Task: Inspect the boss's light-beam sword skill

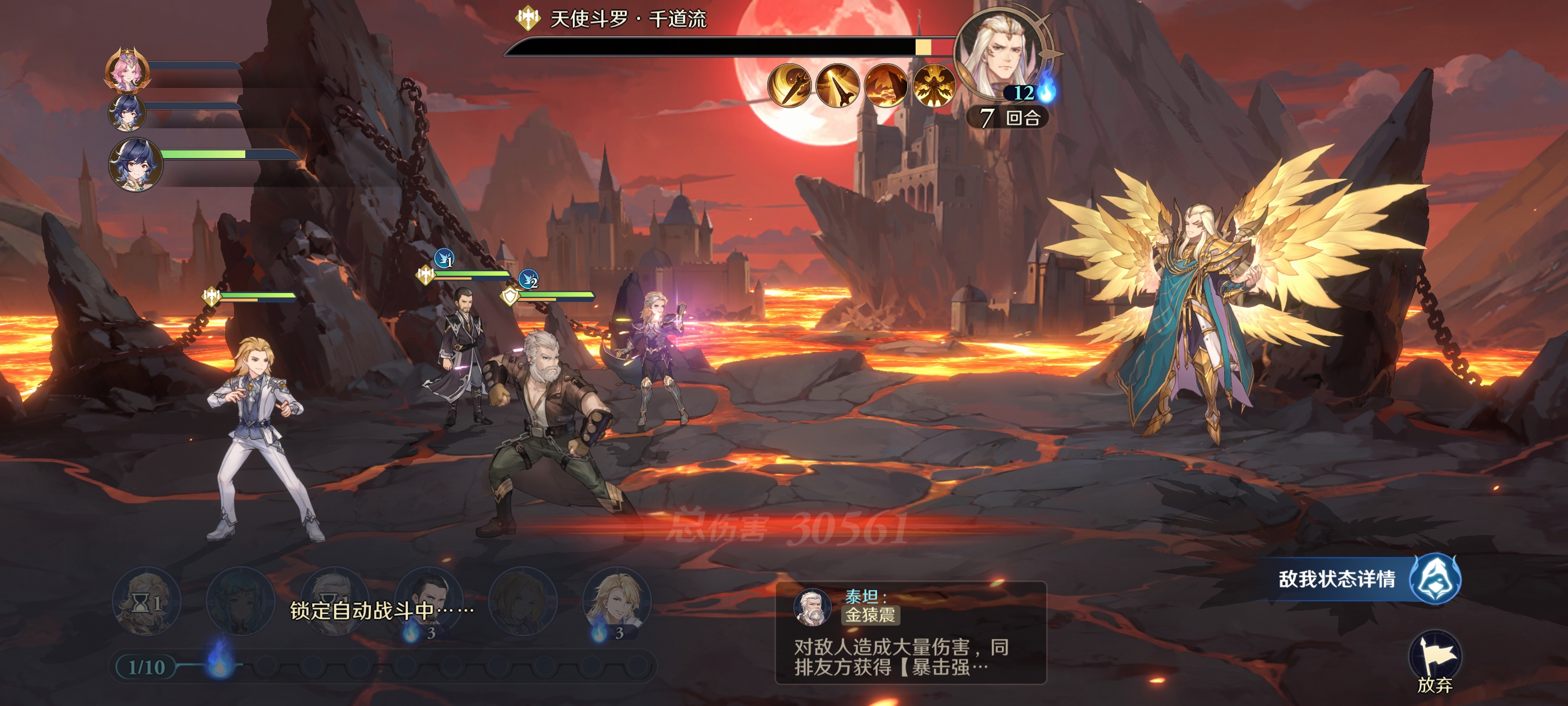Action: point(838,85)
